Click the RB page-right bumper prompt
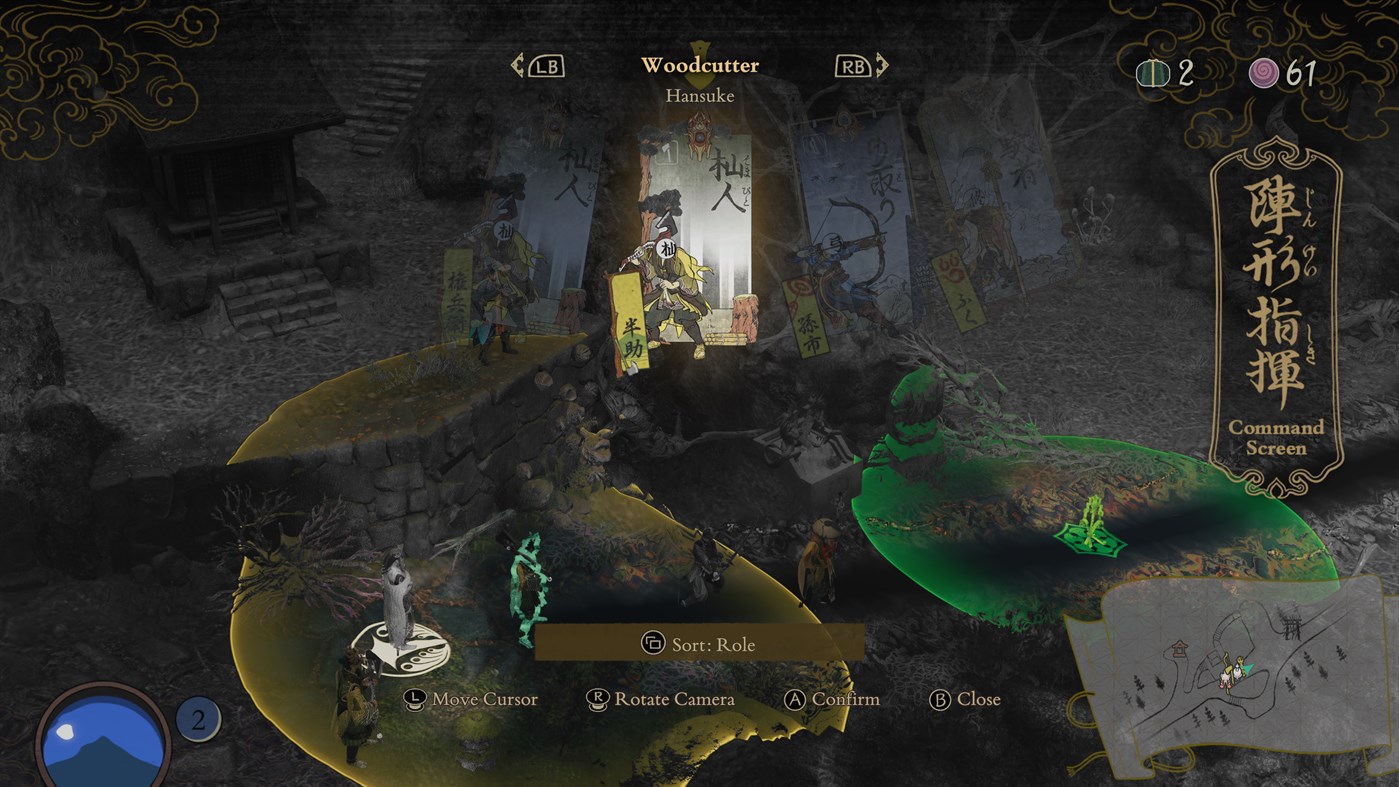Image resolution: width=1399 pixels, height=787 pixels. click(x=853, y=65)
